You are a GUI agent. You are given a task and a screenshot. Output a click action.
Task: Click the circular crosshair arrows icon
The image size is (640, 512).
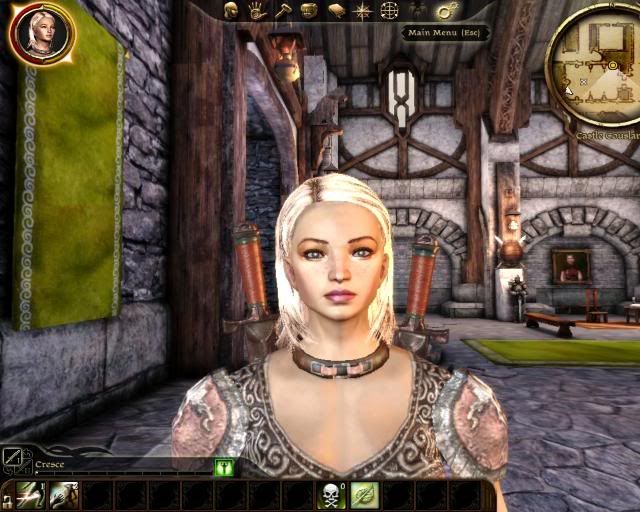coord(390,10)
